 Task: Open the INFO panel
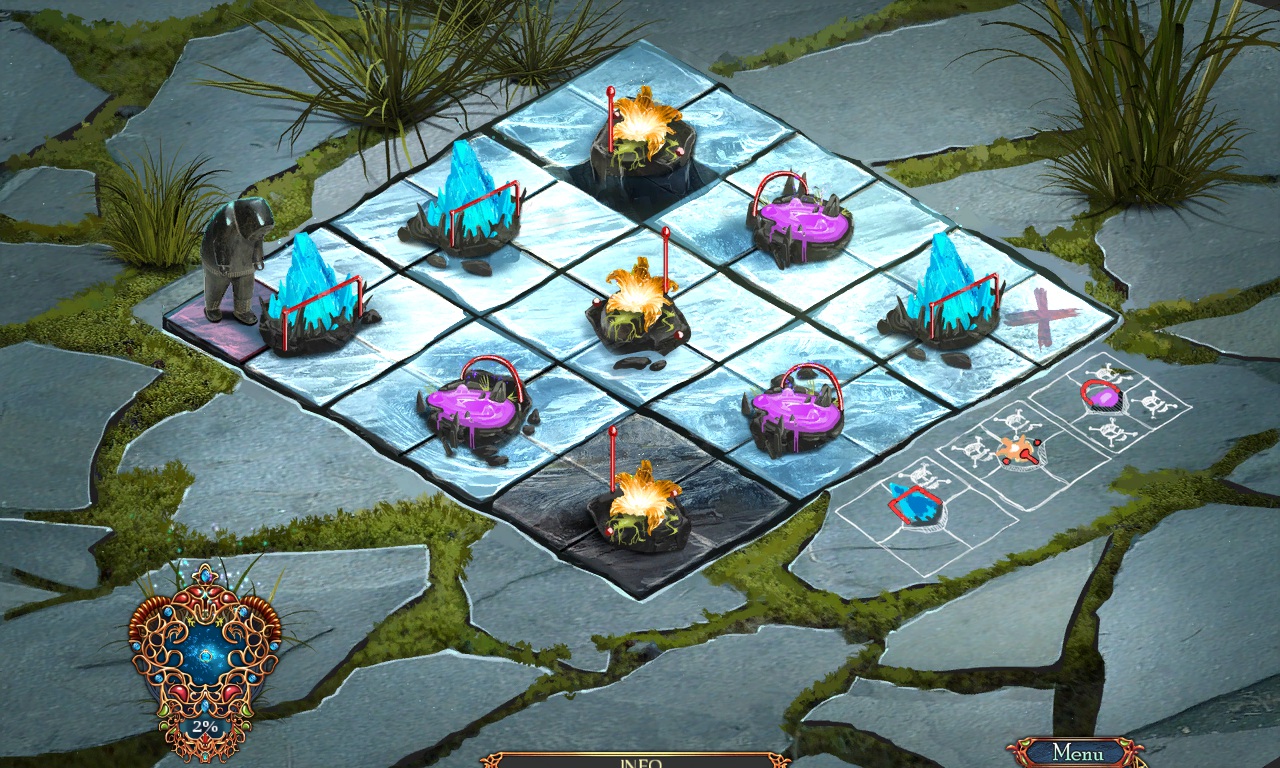click(640, 760)
